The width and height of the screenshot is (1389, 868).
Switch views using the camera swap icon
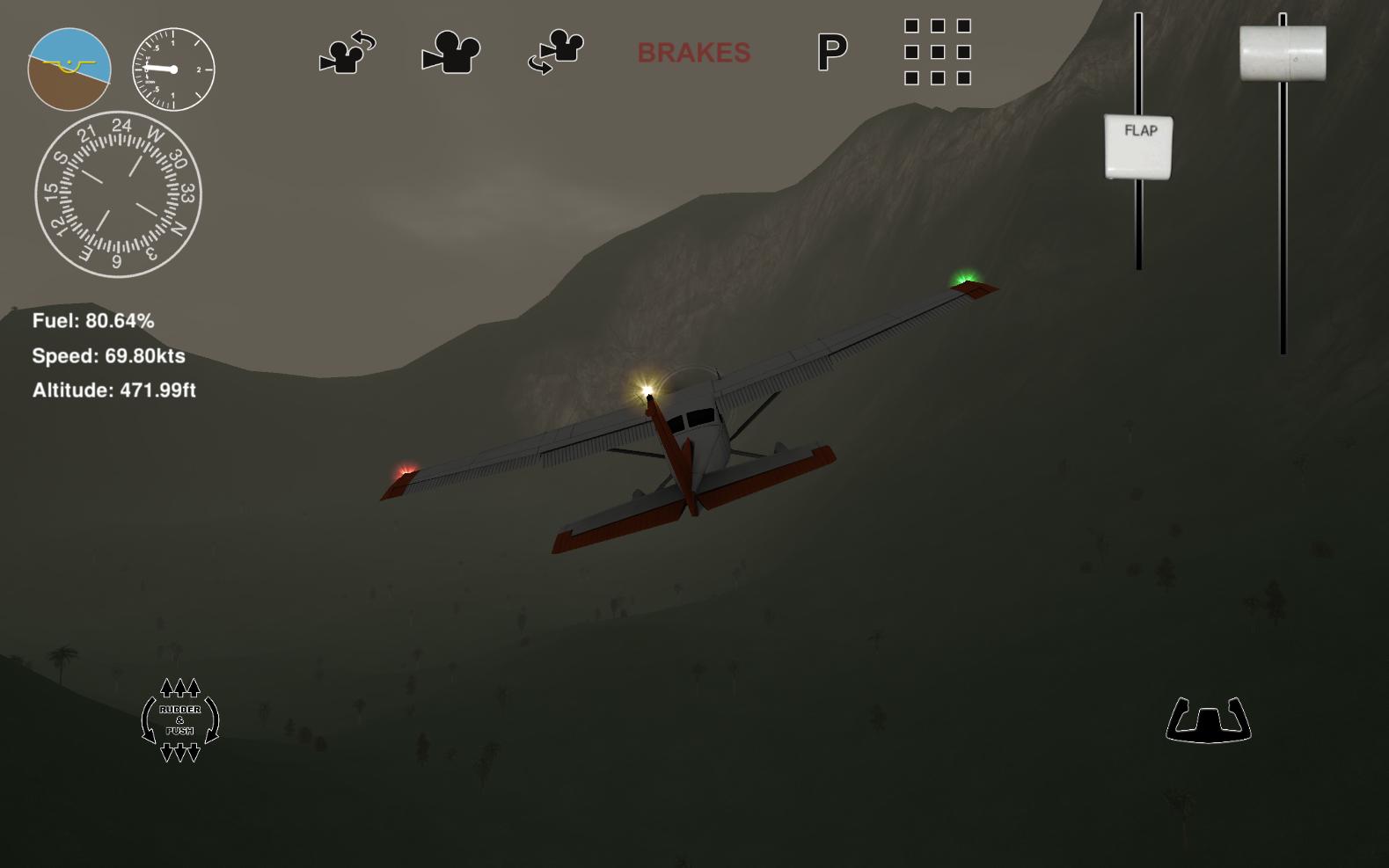pyautogui.click(x=554, y=51)
